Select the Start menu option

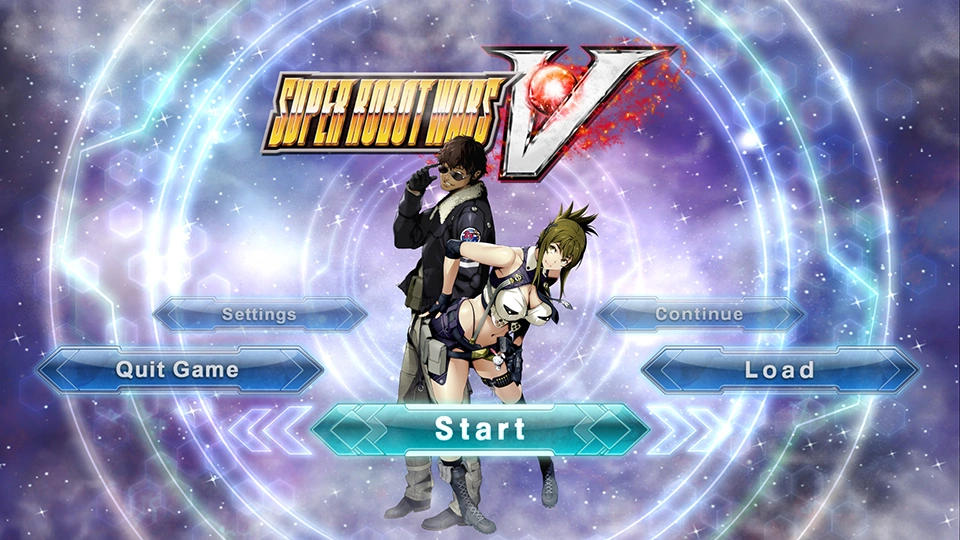(480, 429)
